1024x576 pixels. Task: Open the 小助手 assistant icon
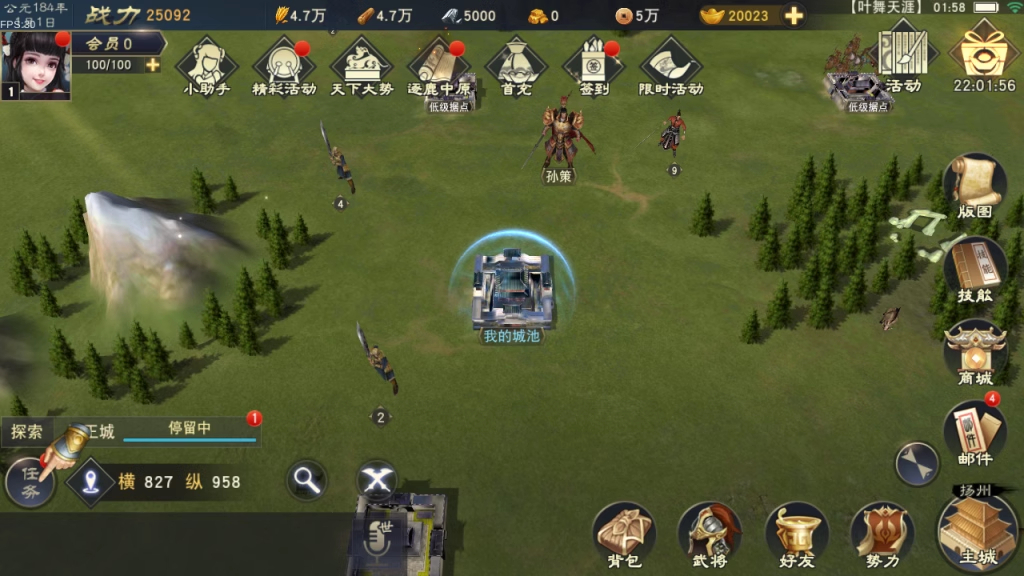(x=206, y=63)
